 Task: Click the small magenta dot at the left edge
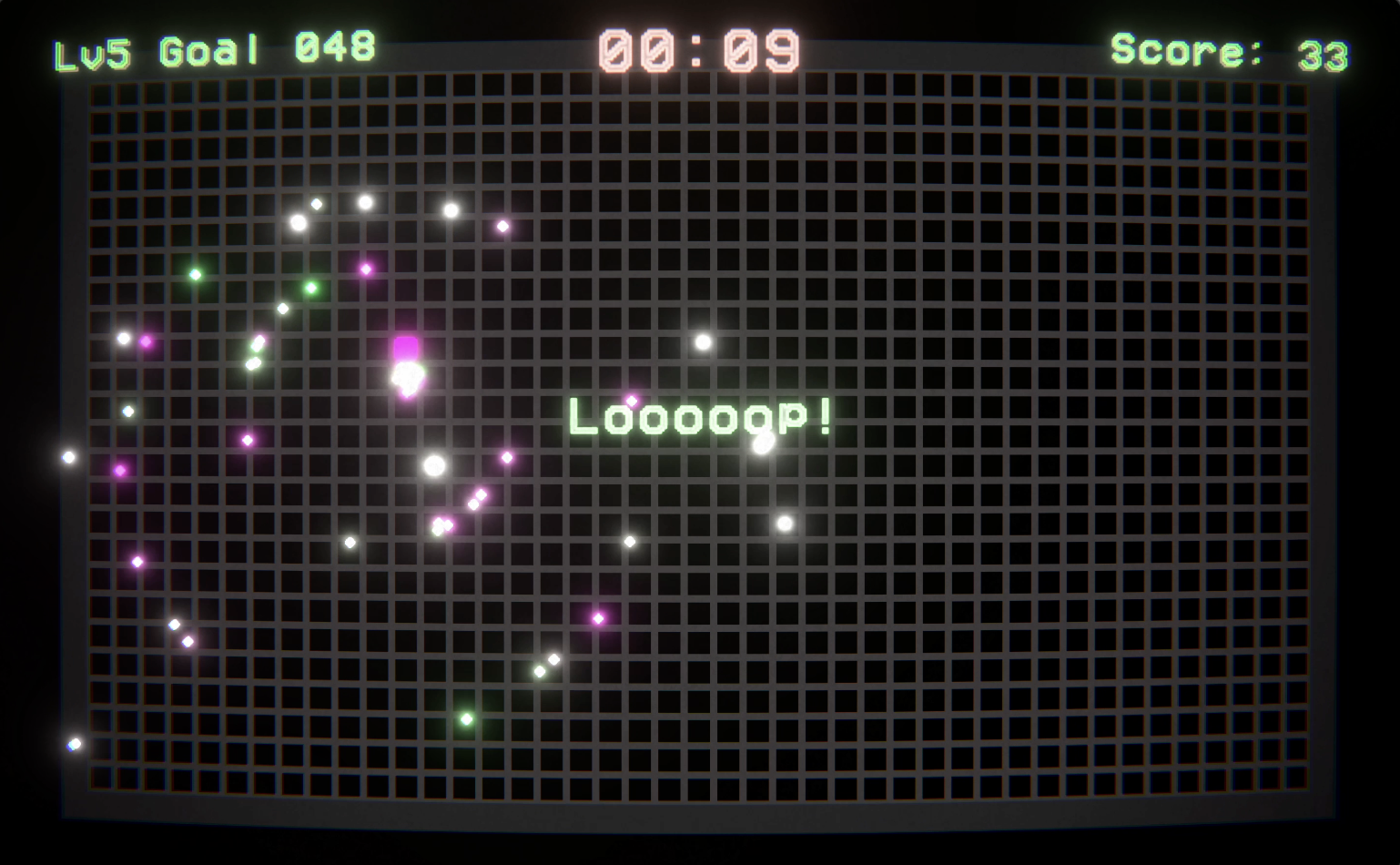pyautogui.click(x=121, y=470)
